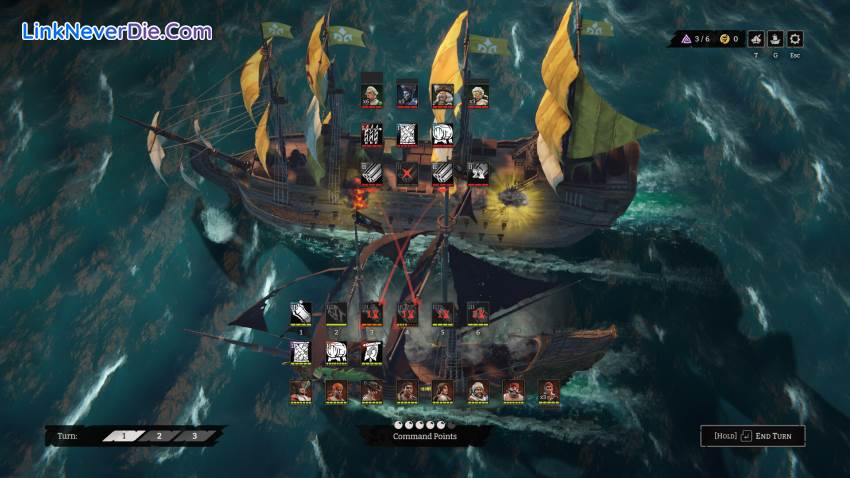
Task: Select the player's sail module icon
Action: tap(371, 352)
